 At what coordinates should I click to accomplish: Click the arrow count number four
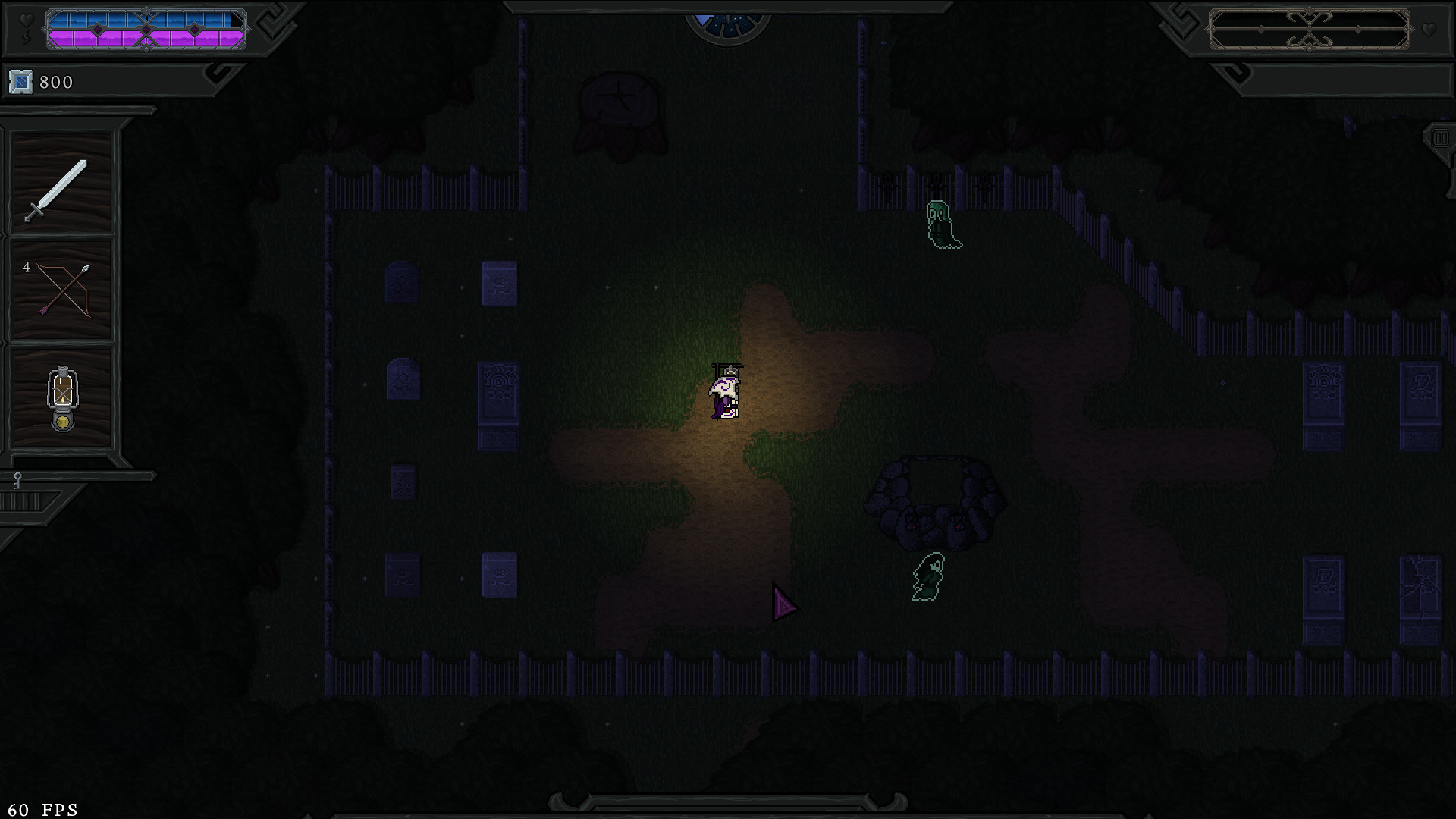click(x=25, y=266)
